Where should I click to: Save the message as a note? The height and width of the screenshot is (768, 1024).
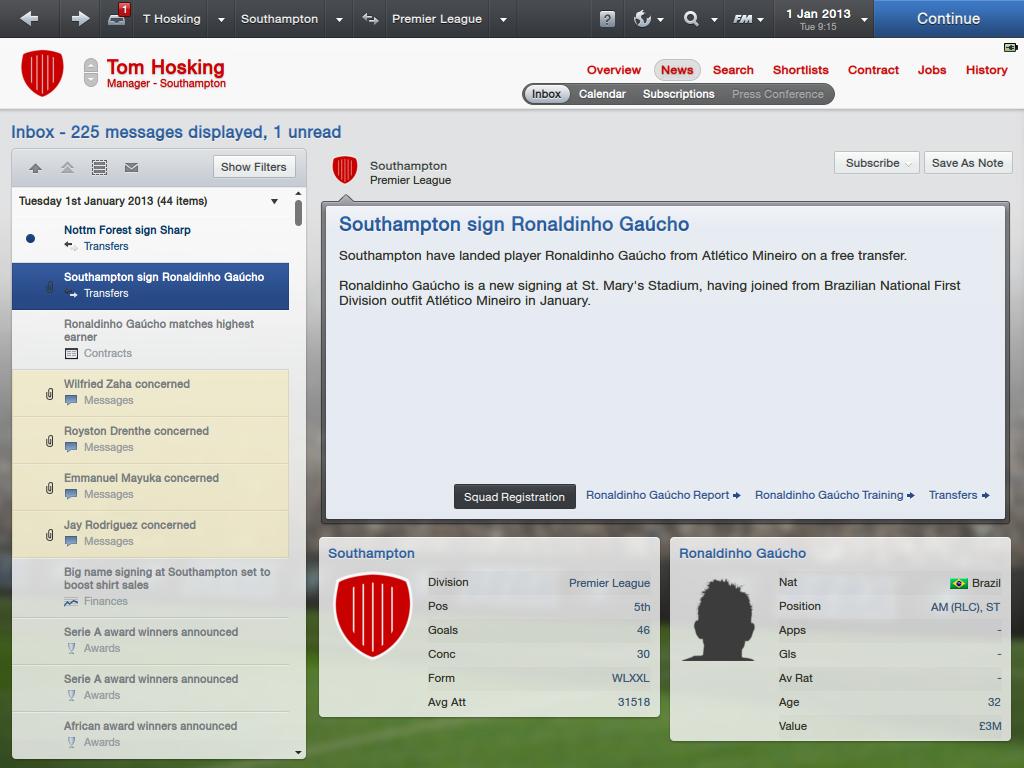tap(967, 163)
